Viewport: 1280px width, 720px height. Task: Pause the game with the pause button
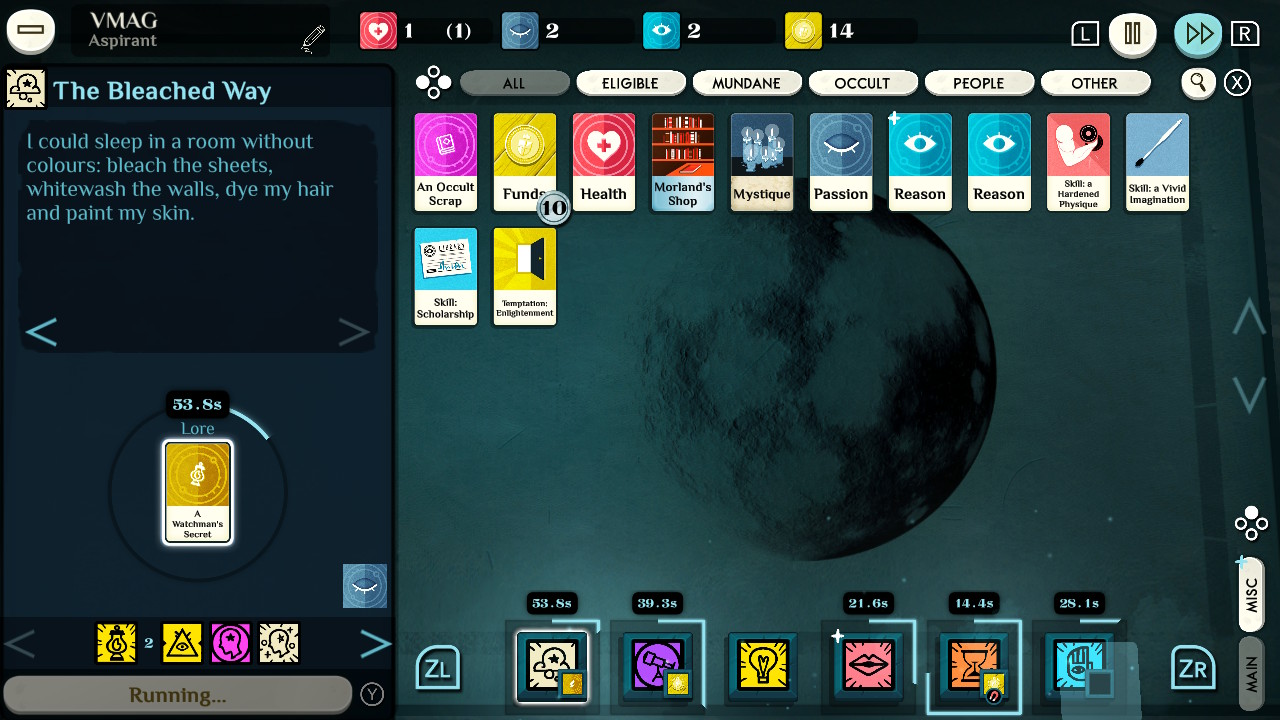tap(1135, 33)
